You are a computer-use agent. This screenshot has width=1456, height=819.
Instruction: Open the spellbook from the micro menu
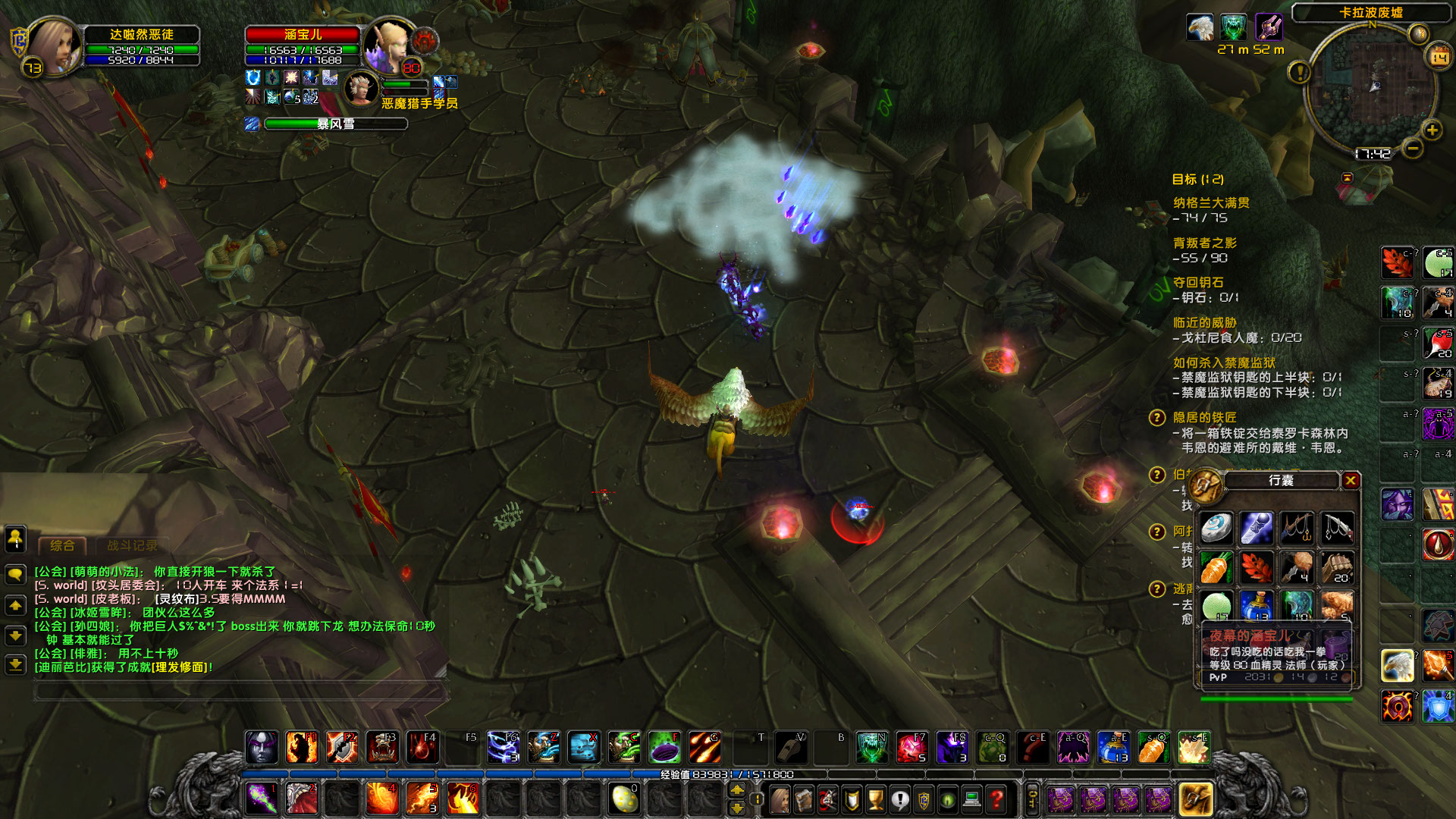(x=805, y=799)
